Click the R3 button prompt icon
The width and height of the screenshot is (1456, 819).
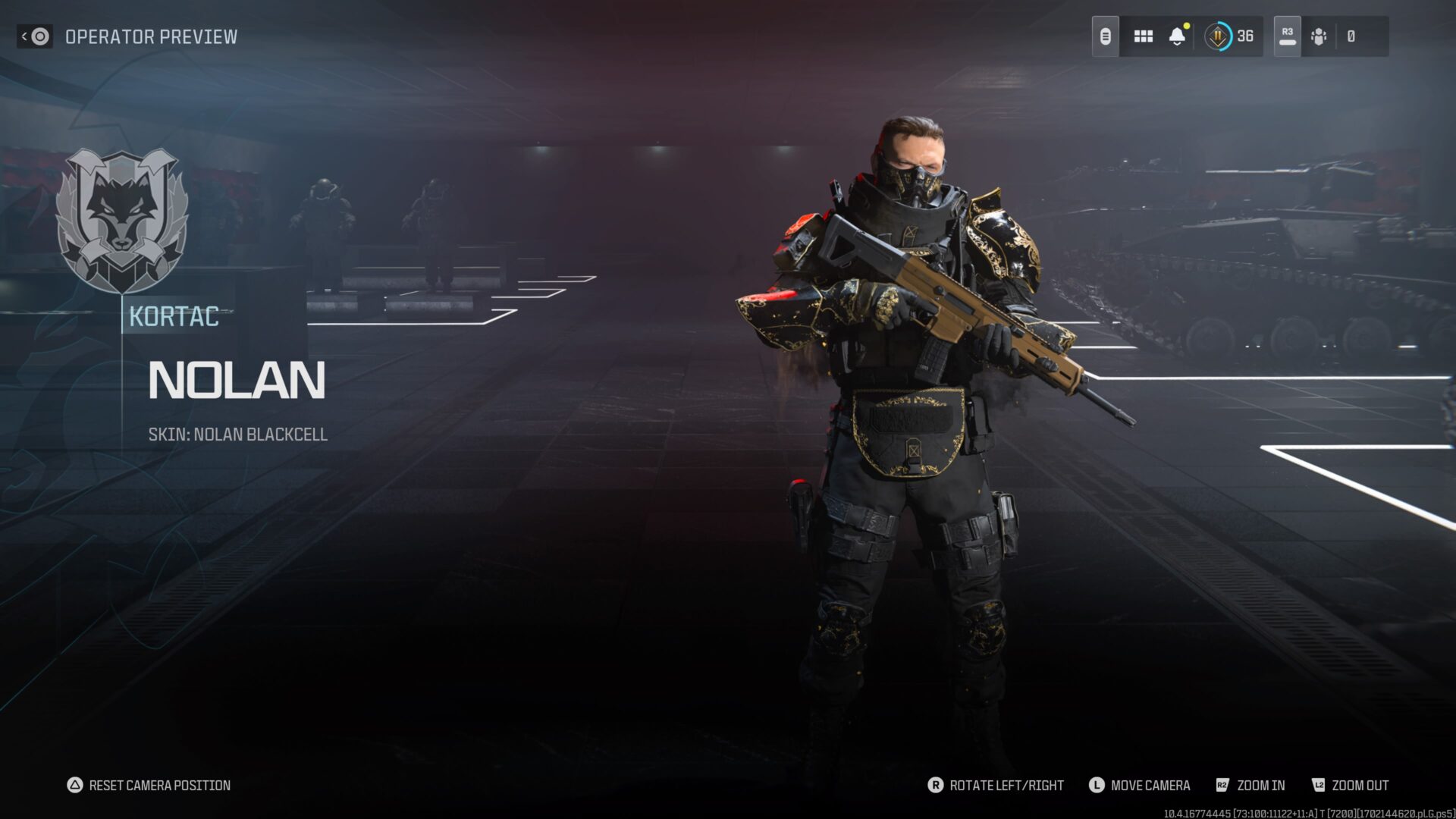(x=1287, y=34)
